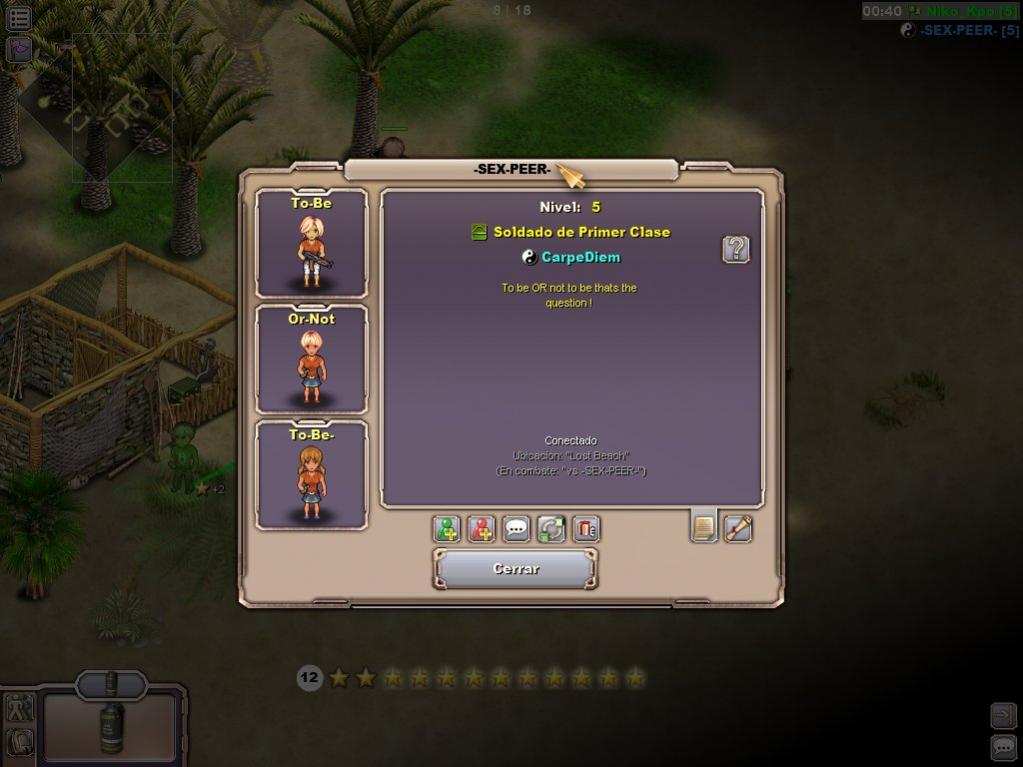The image size is (1023, 767).
Task: Close the profile with the Cerrar button
Action: (516, 568)
